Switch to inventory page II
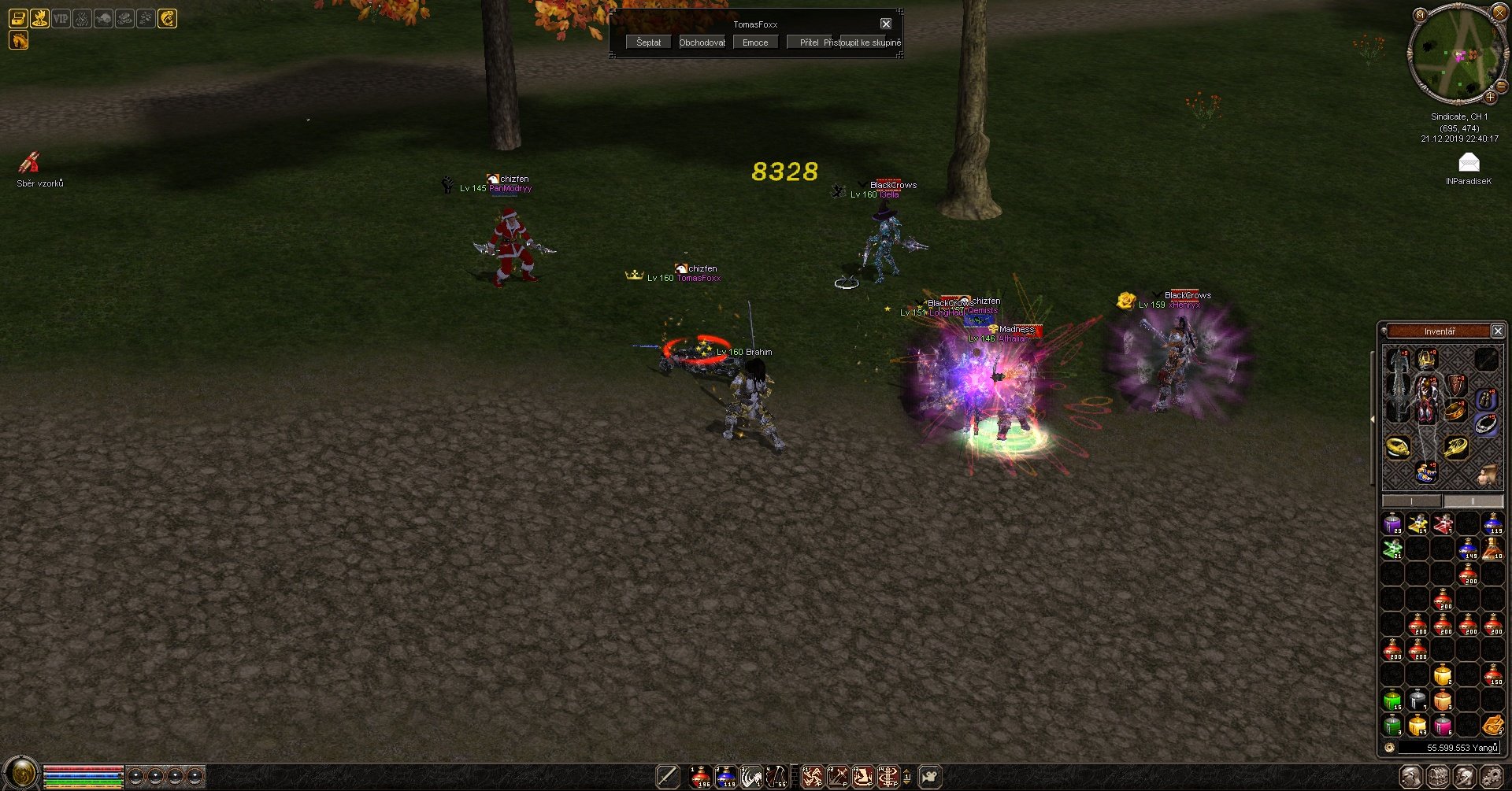1512x791 pixels. click(1473, 501)
